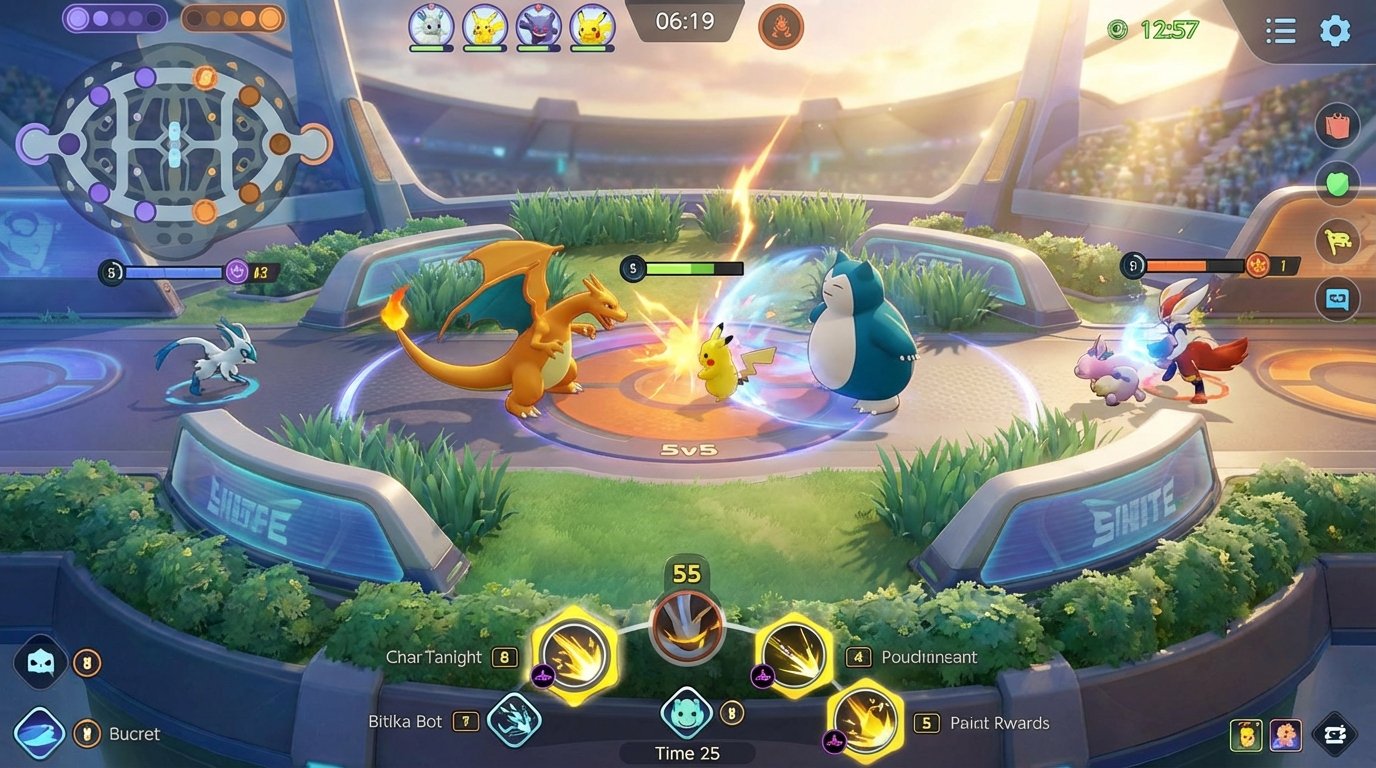
Task: Click the masked chat icon bottom left
Action: pos(38,660)
